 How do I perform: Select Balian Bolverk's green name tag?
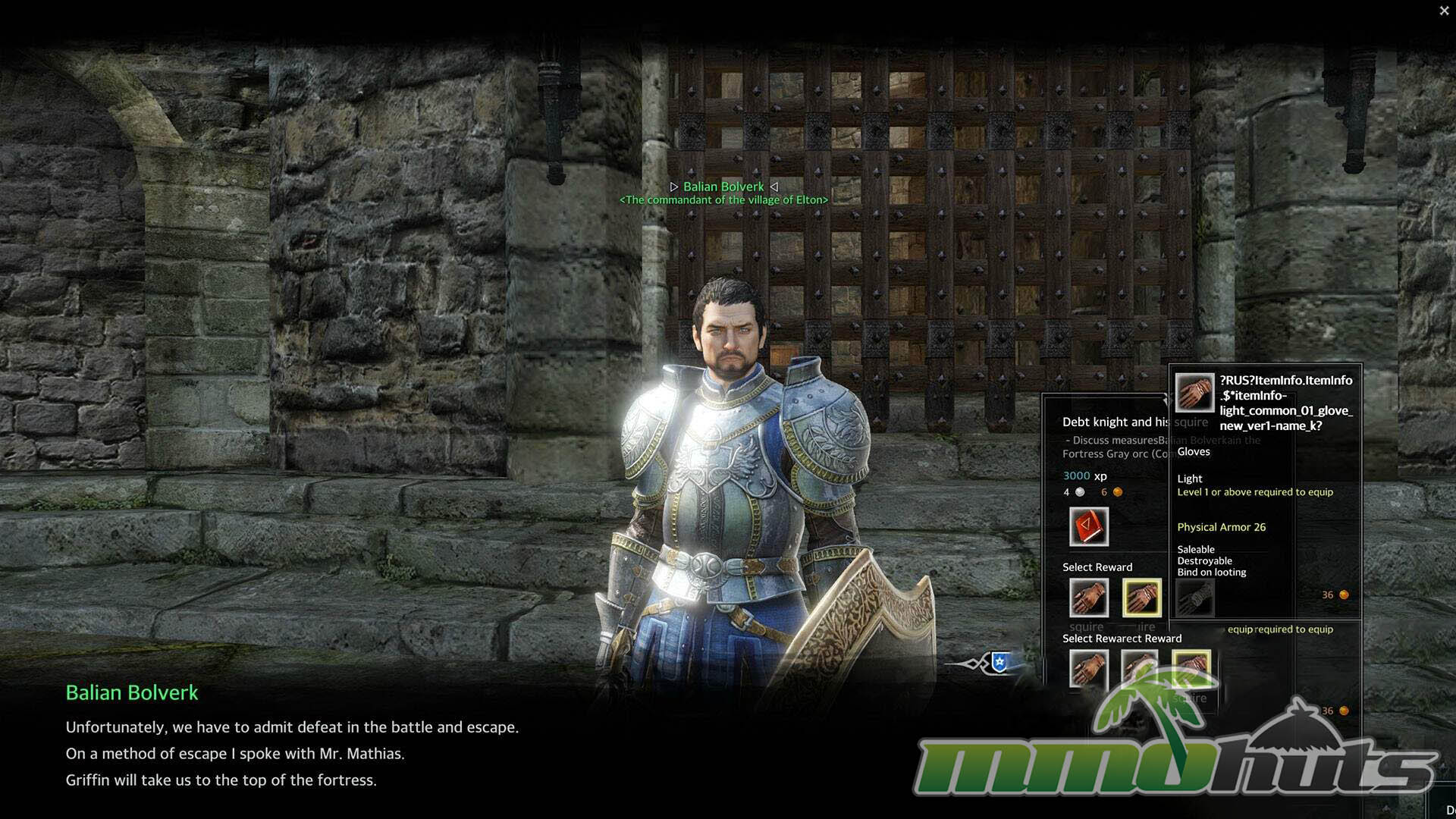[723, 187]
